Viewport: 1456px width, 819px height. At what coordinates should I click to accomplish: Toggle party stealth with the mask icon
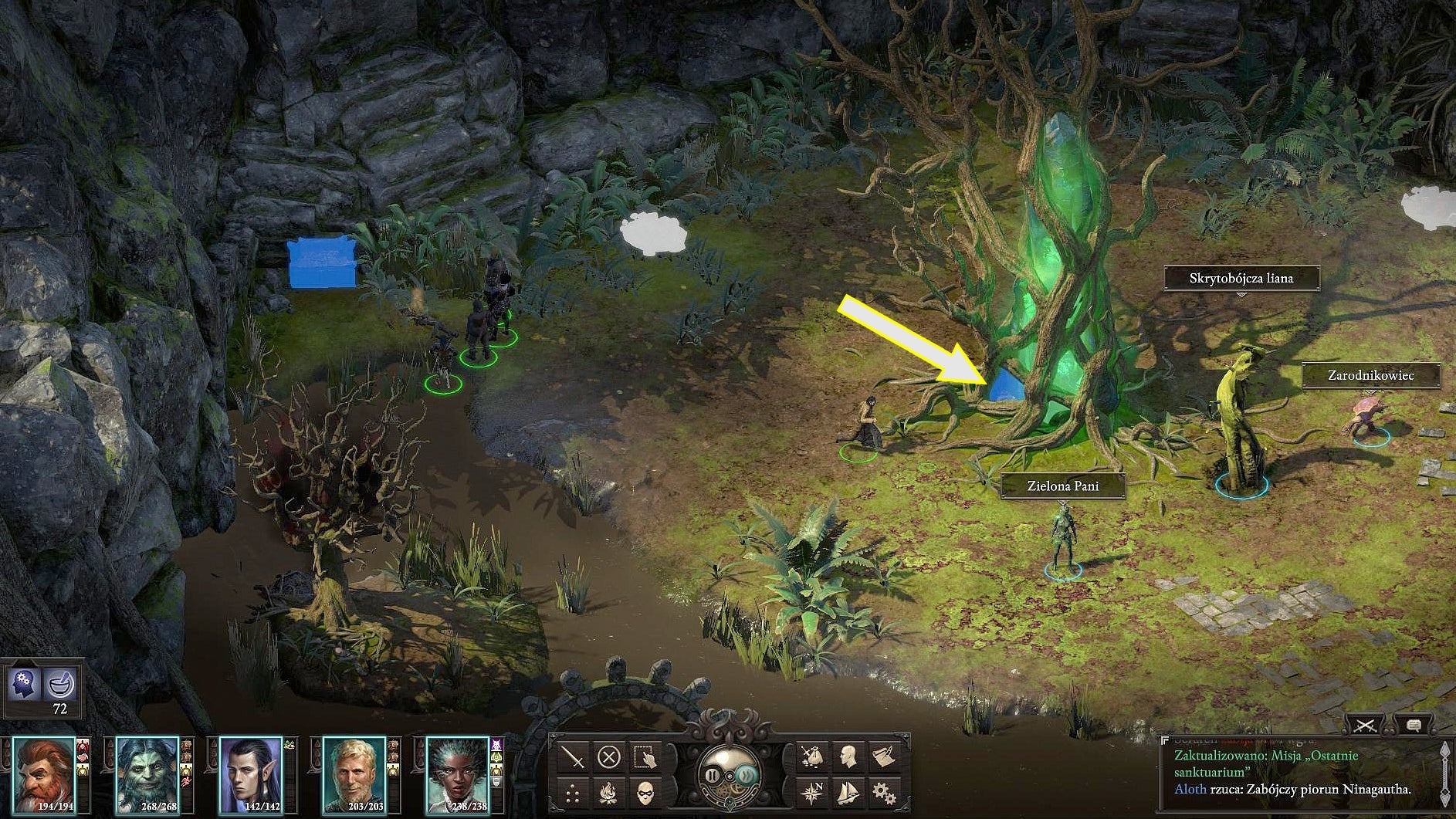coord(647,794)
